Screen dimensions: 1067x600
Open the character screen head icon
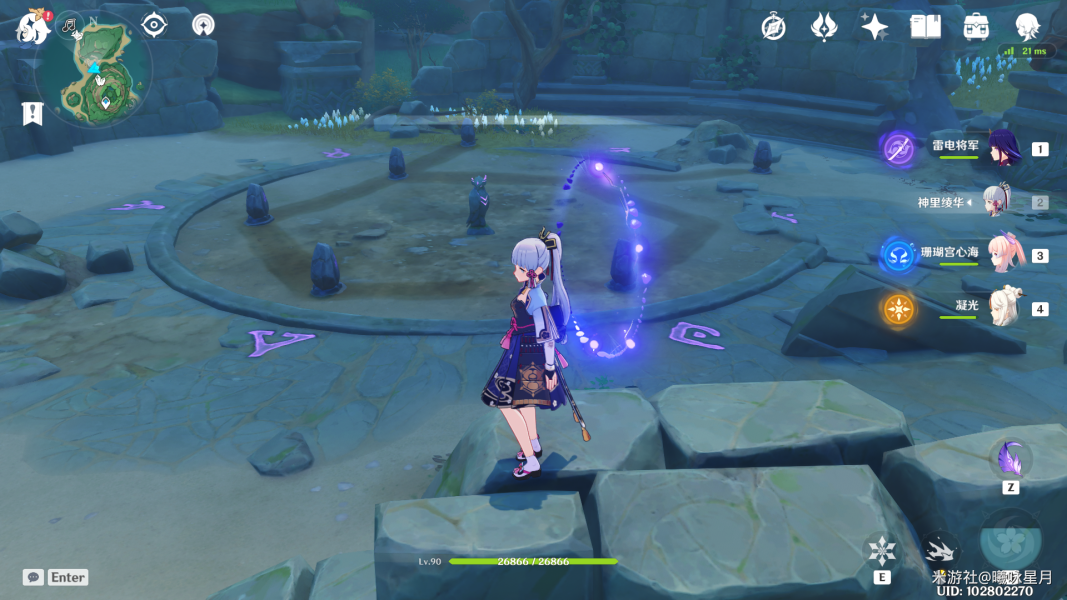tap(1027, 27)
